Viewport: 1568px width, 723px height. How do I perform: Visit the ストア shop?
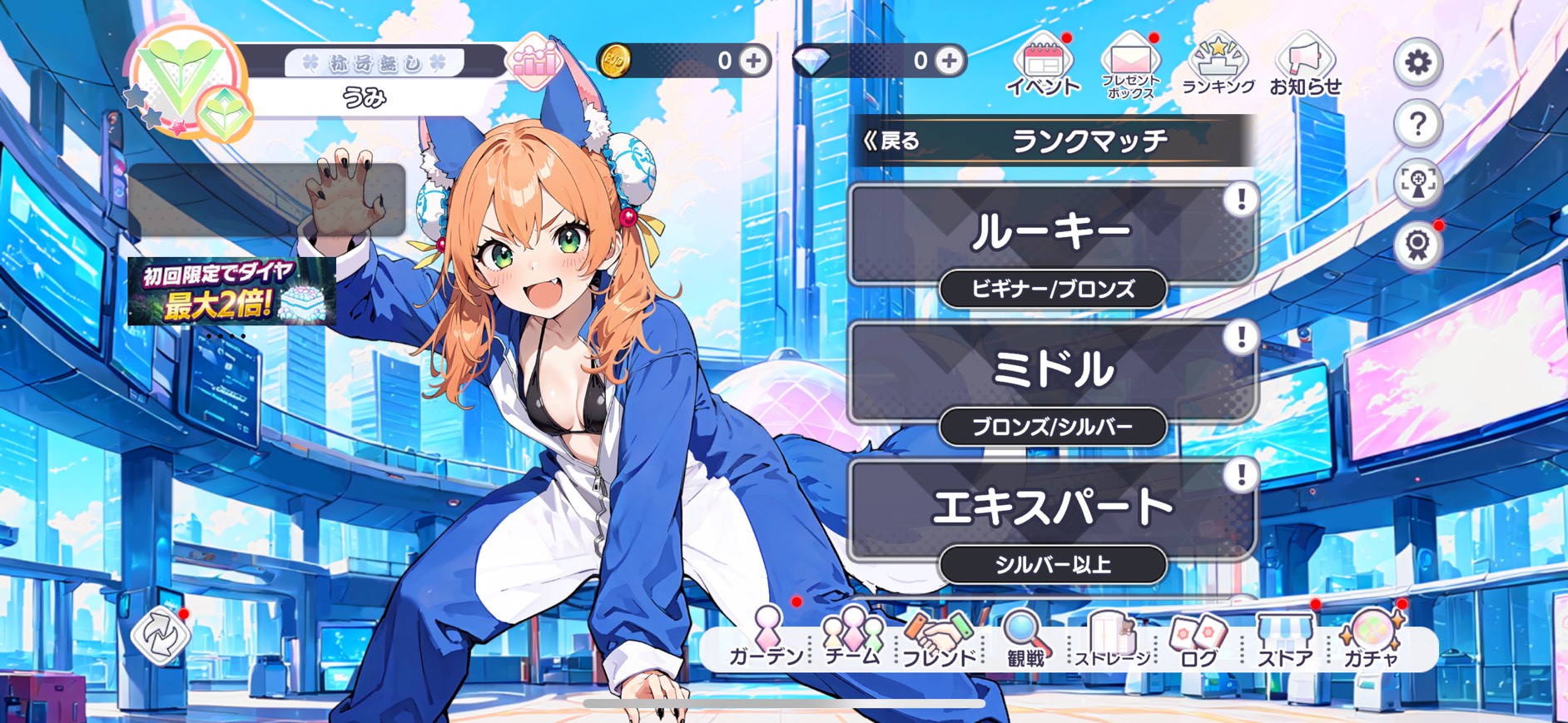coord(1285,639)
